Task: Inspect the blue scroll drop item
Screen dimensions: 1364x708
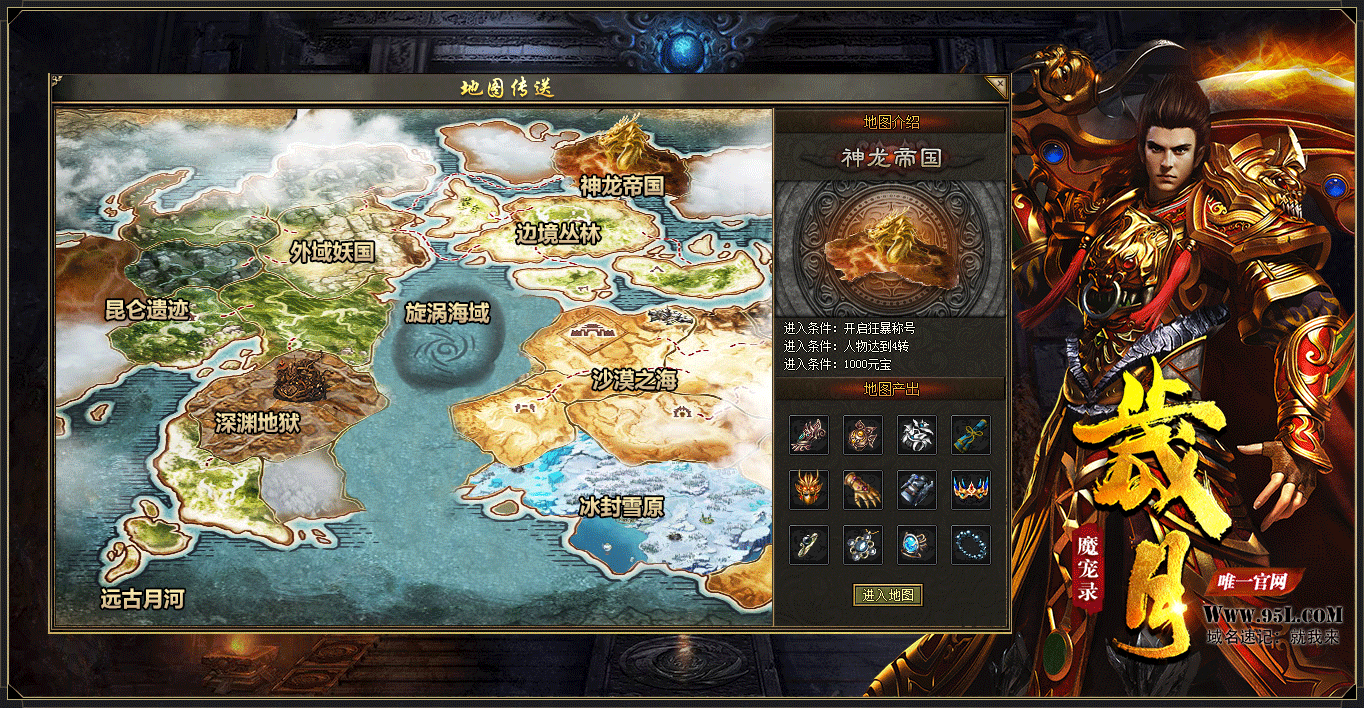Action: point(970,435)
